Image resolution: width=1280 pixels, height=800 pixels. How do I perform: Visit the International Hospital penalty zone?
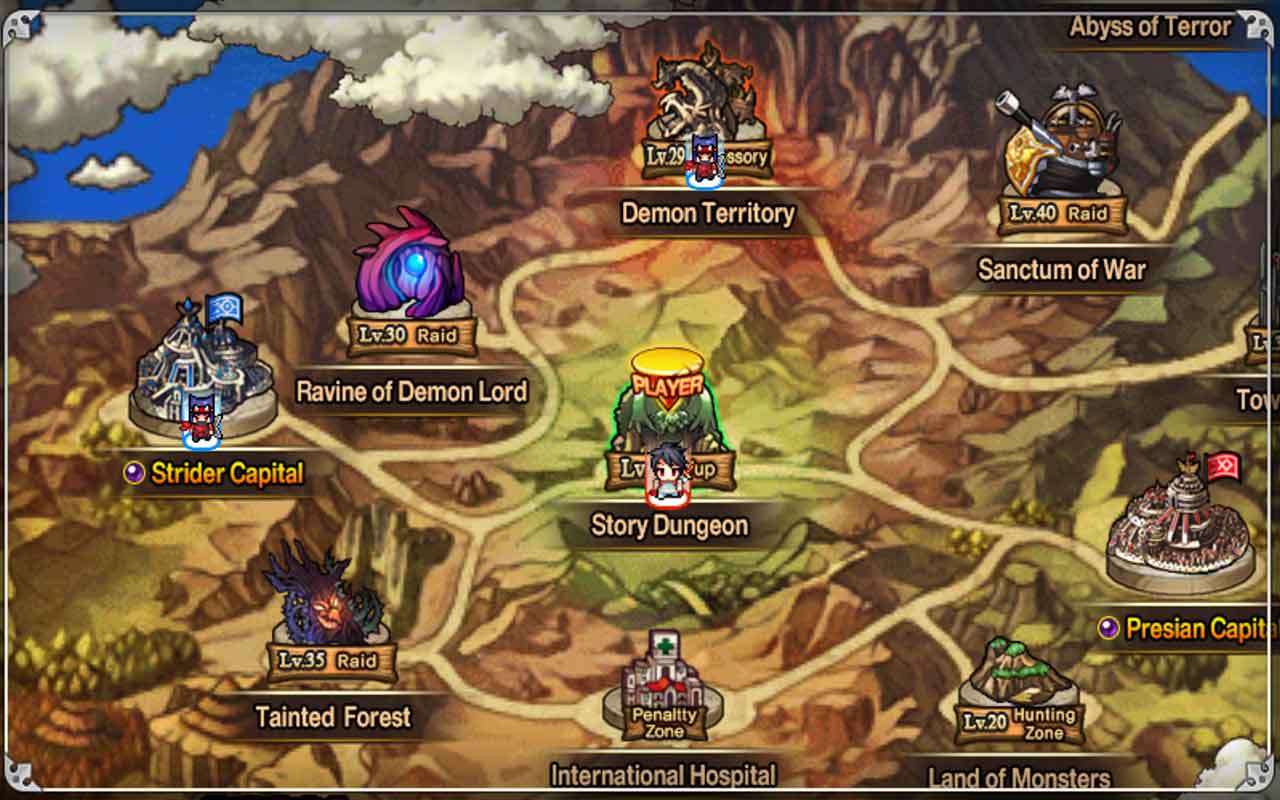tap(663, 690)
